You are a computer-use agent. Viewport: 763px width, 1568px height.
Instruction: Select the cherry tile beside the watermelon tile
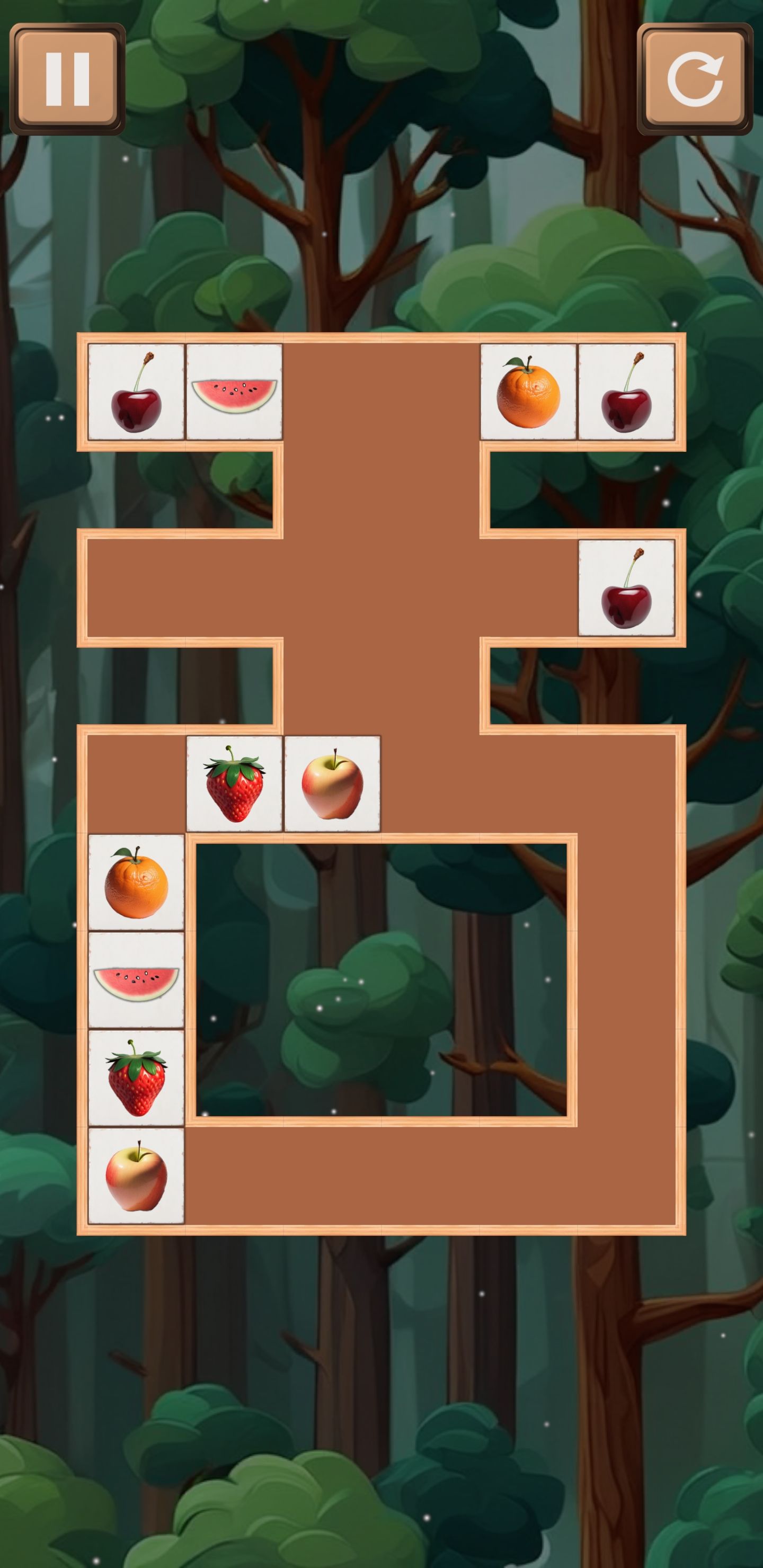tap(136, 392)
